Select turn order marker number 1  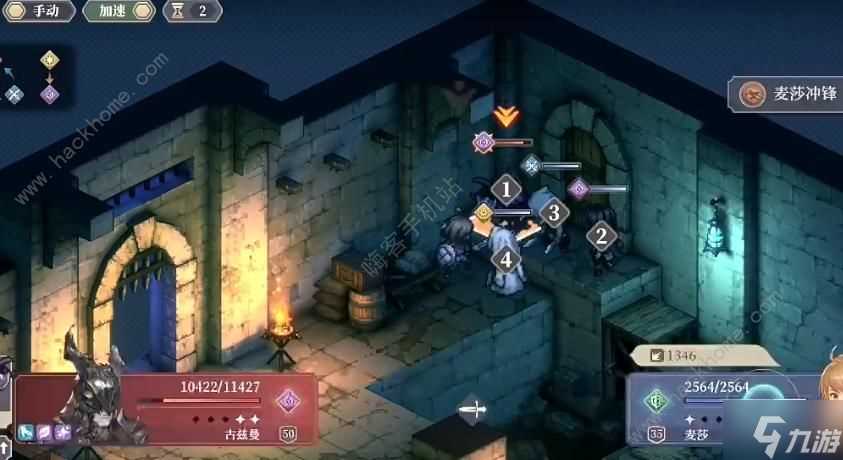[507, 188]
